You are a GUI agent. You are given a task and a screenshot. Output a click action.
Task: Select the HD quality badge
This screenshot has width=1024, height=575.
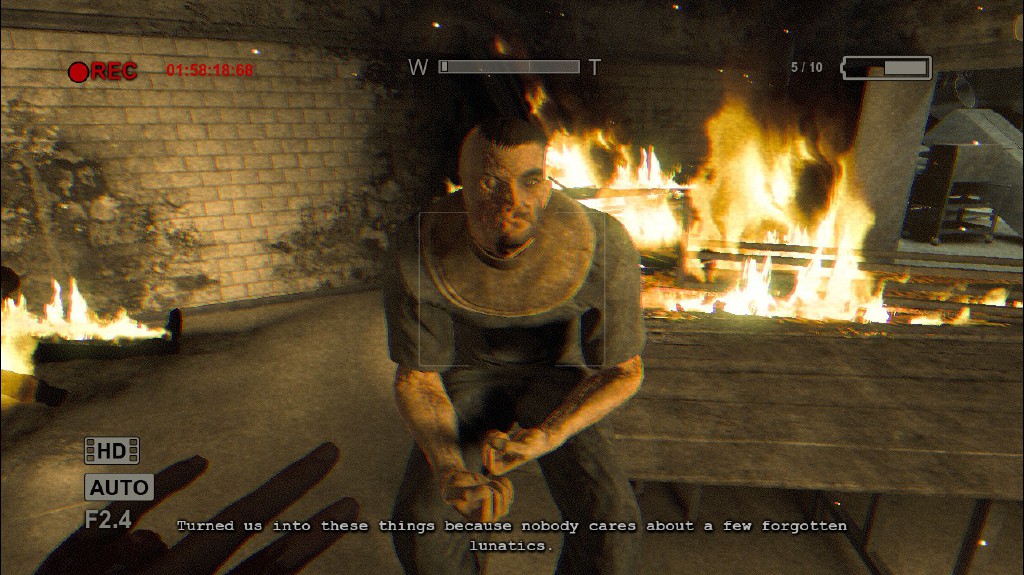click(111, 451)
